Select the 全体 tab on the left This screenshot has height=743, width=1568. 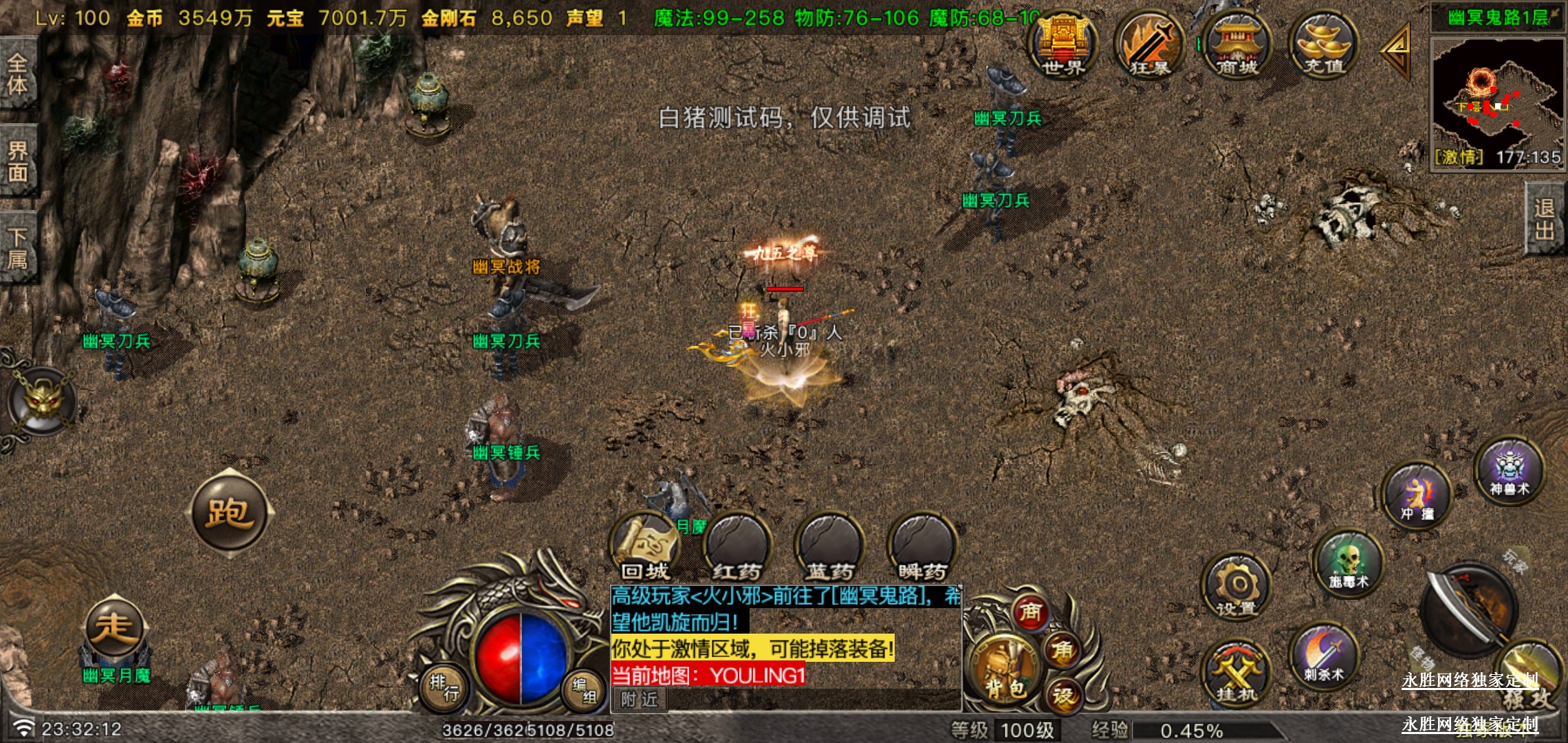click(18, 74)
